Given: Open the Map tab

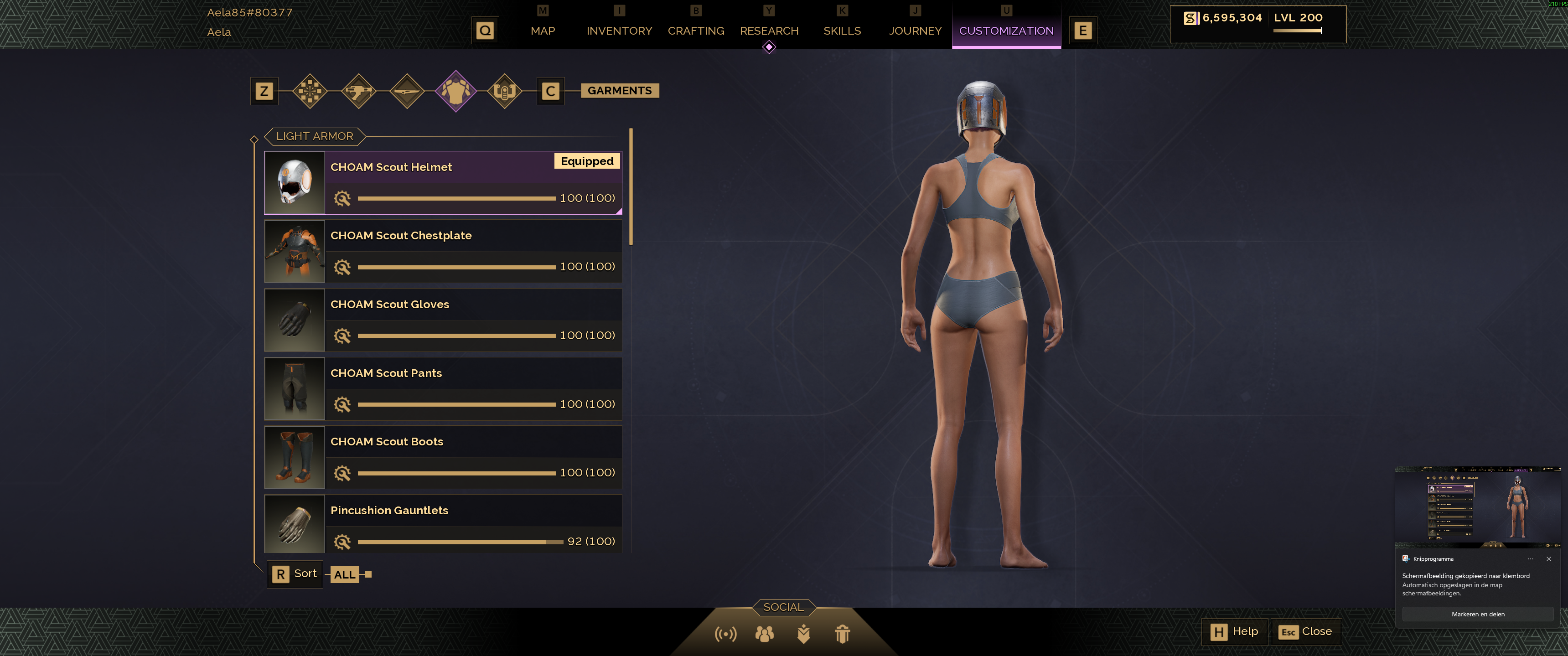Looking at the screenshot, I should 542,31.
